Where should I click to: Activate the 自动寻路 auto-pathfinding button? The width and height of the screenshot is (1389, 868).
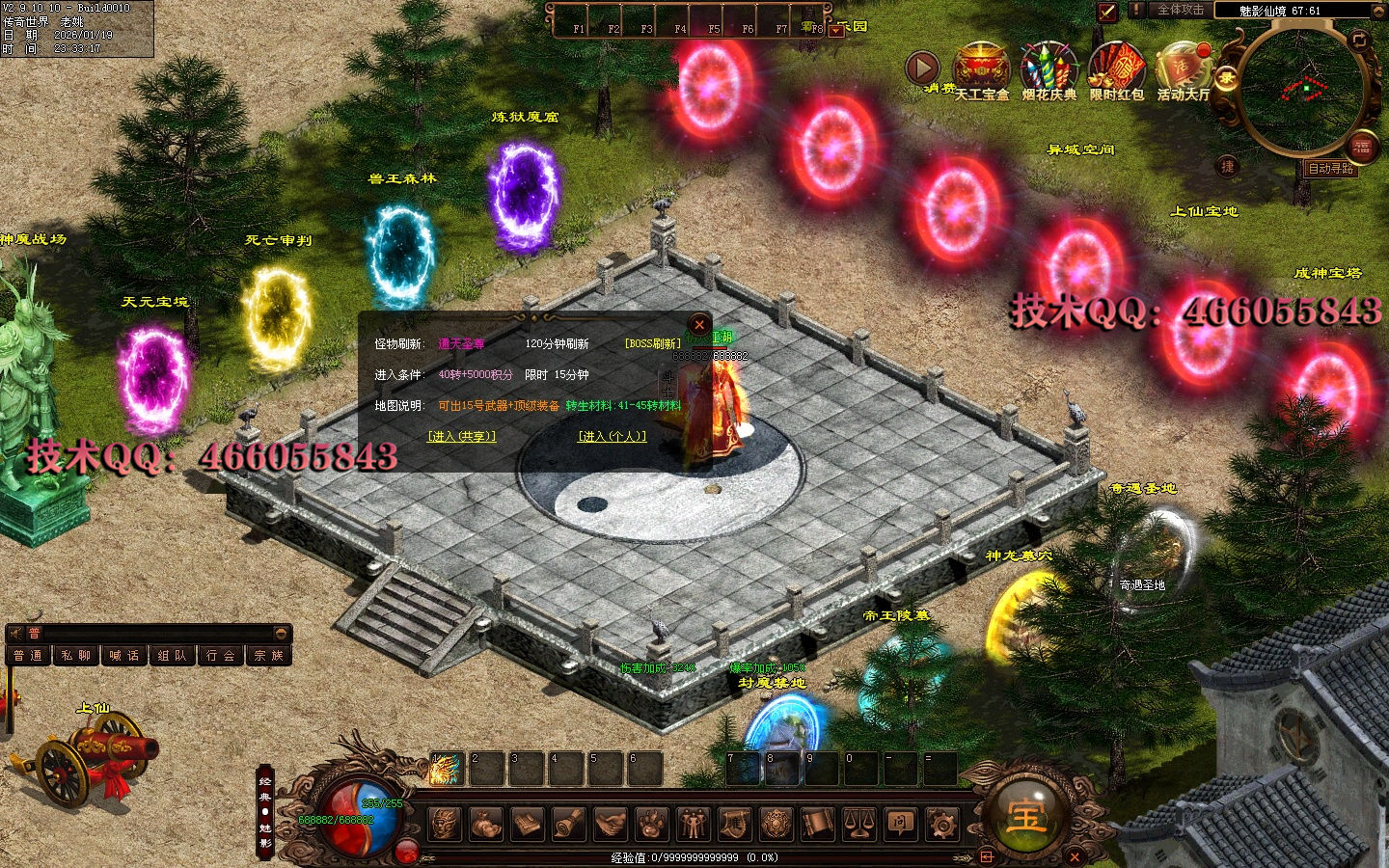1330,169
